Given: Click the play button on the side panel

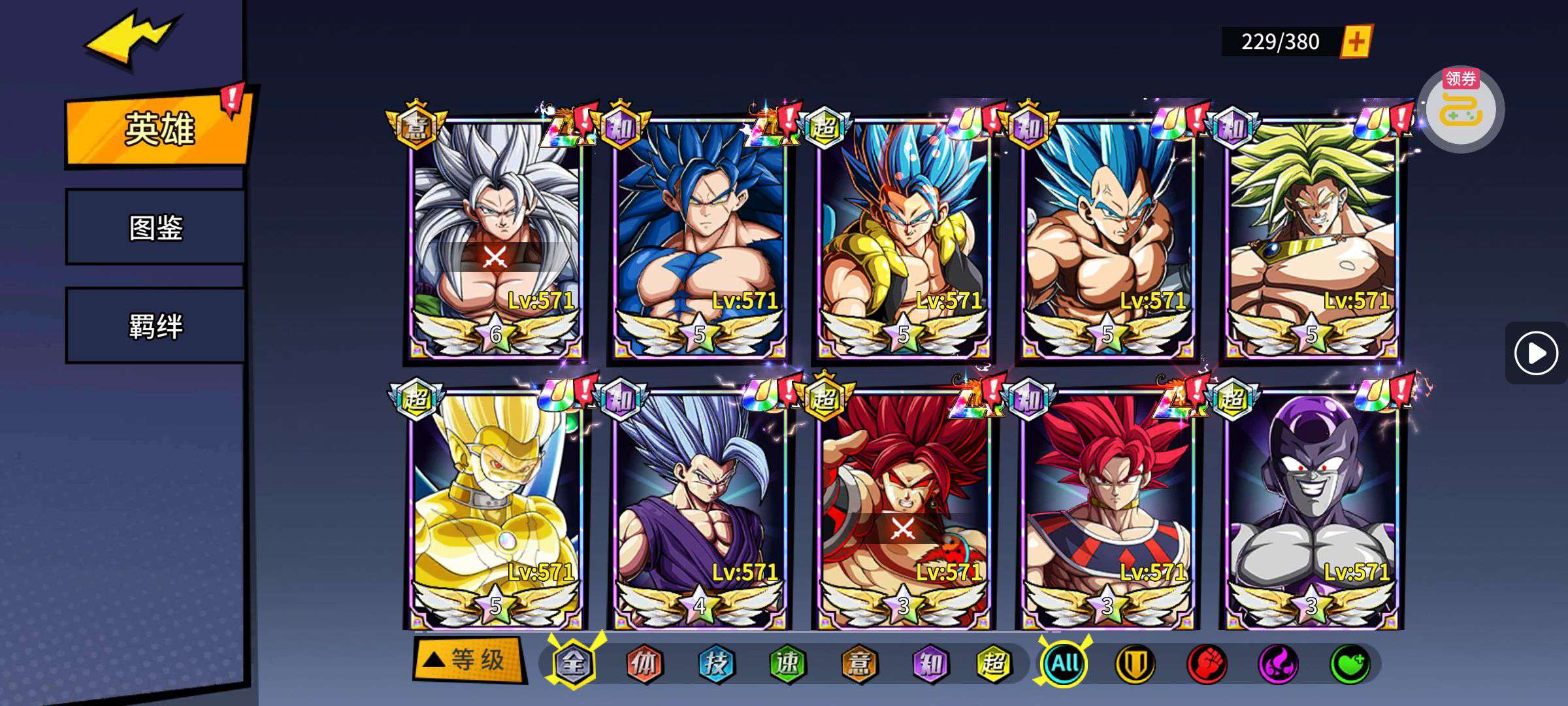Looking at the screenshot, I should tap(1535, 354).
